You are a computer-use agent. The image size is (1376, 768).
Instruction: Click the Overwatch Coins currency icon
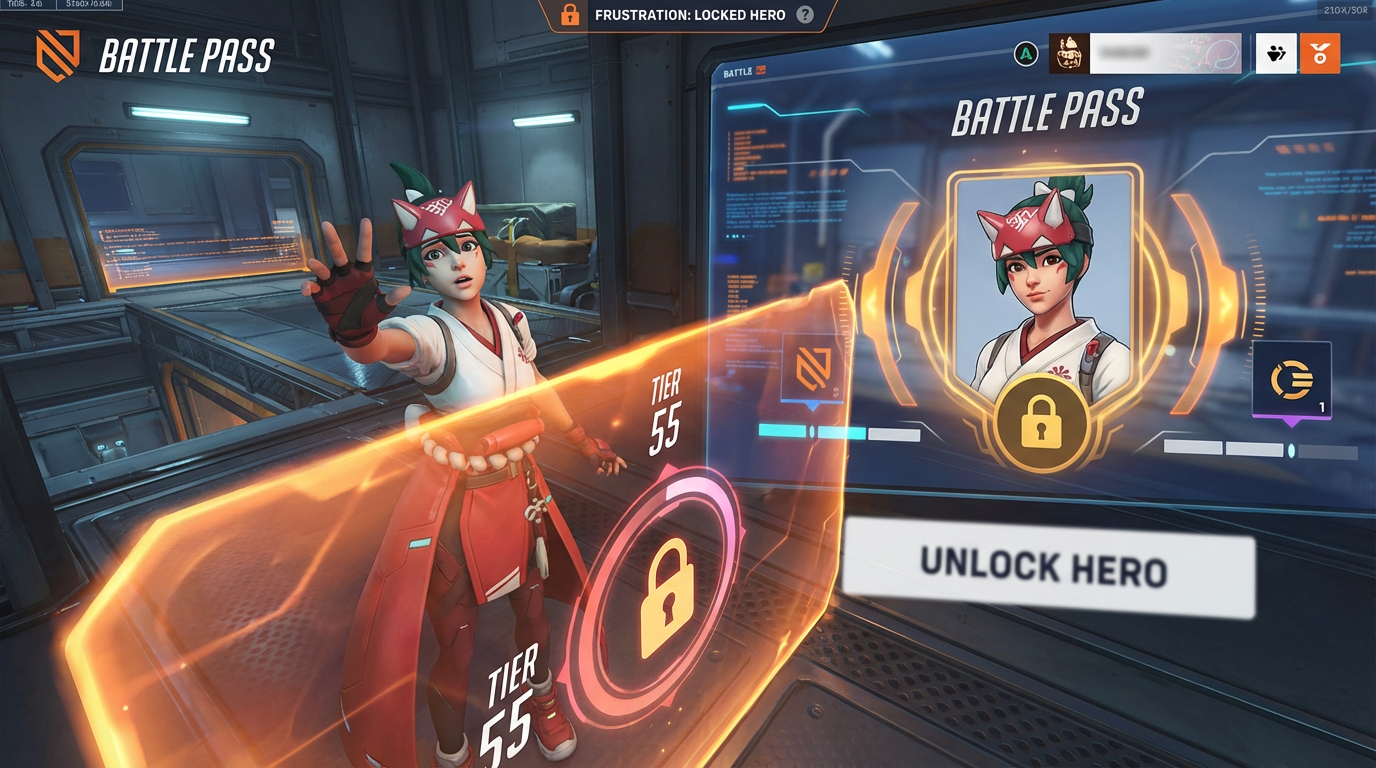[x=1291, y=380]
